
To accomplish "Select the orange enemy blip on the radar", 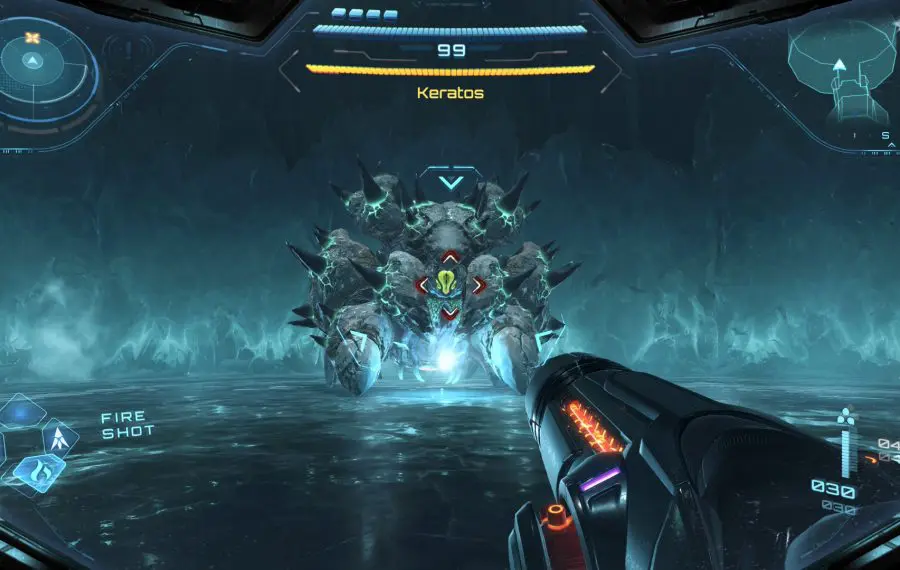I will coord(32,39).
